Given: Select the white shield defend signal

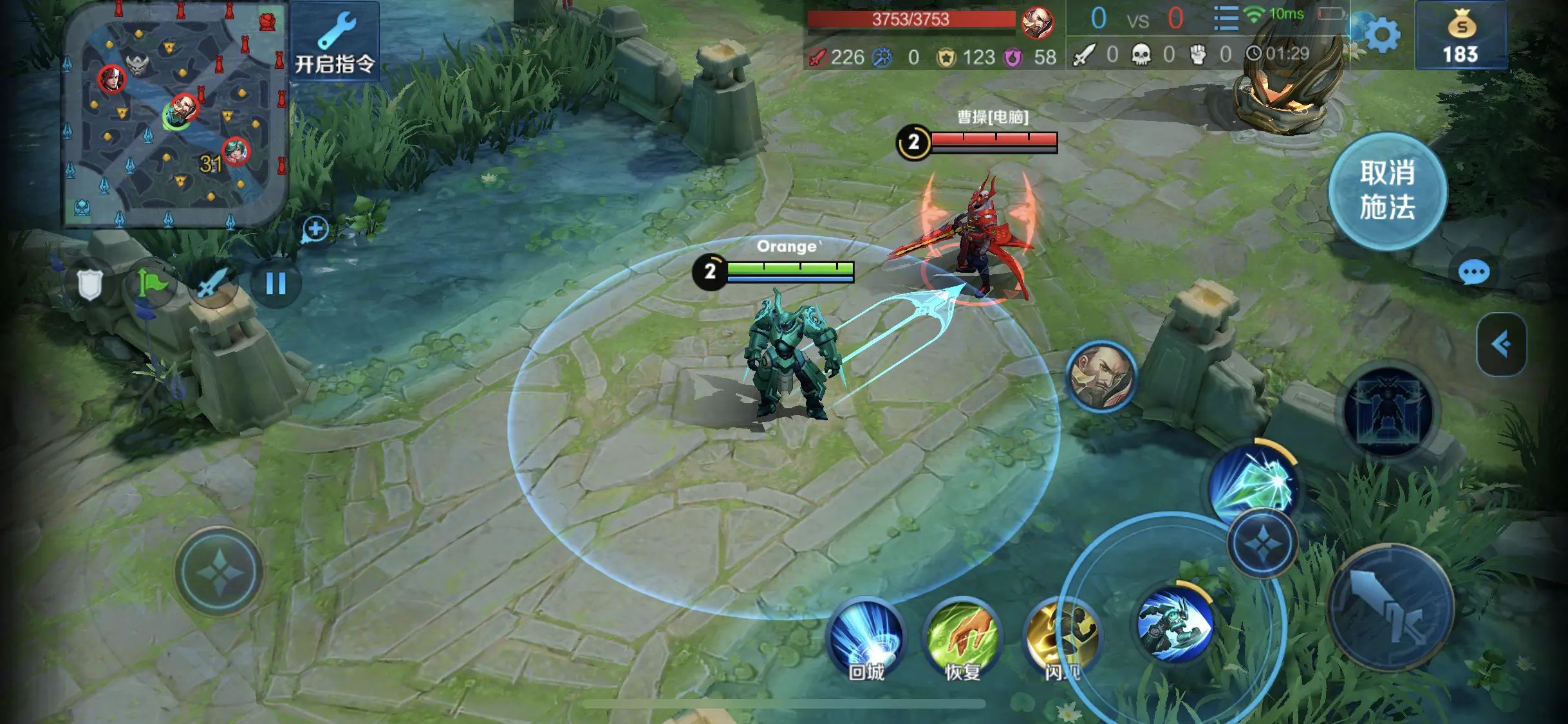Looking at the screenshot, I should point(90,284).
